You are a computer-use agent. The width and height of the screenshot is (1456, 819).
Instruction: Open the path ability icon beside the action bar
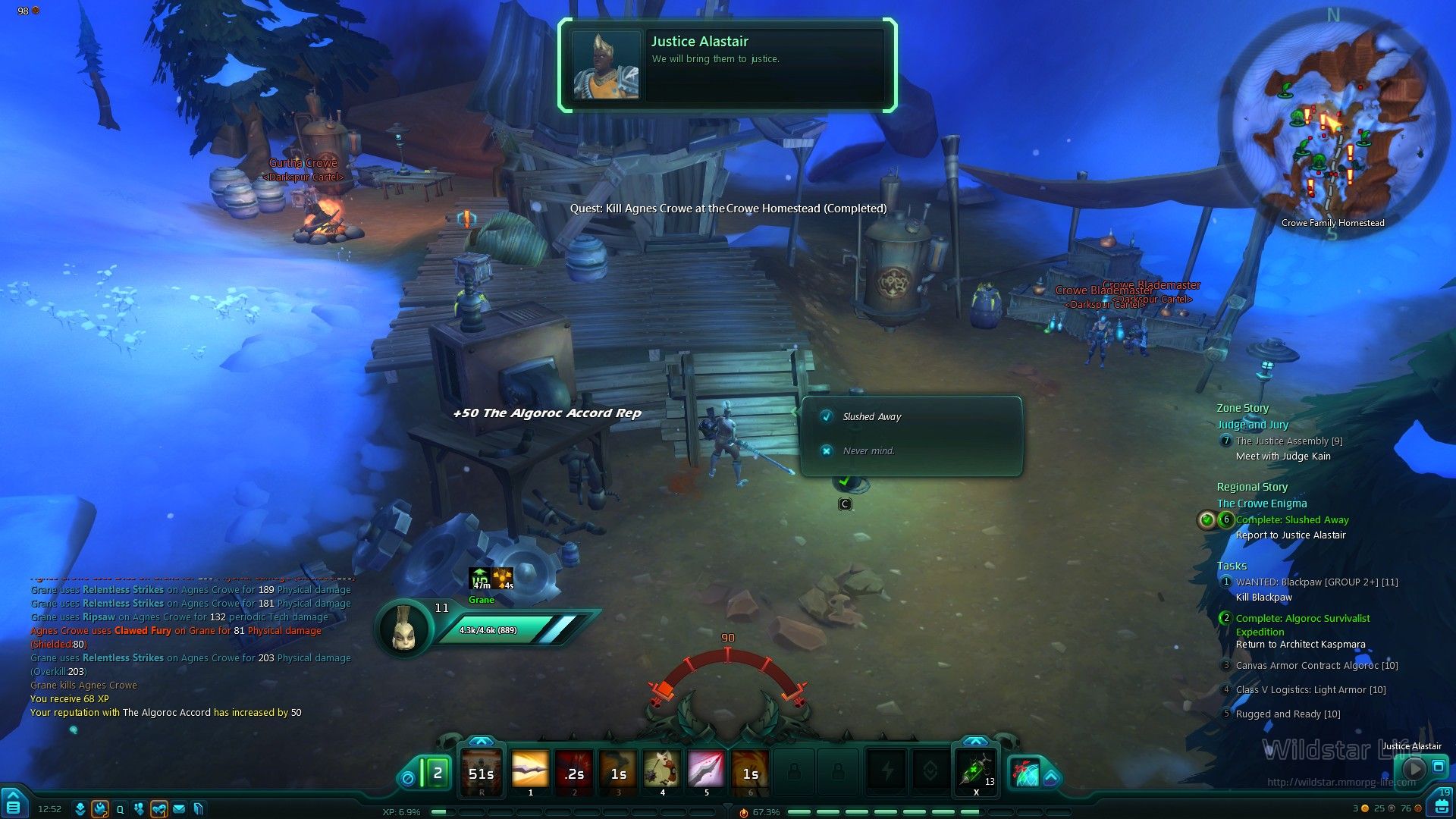pyautogui.click(x=1026, y=773)
